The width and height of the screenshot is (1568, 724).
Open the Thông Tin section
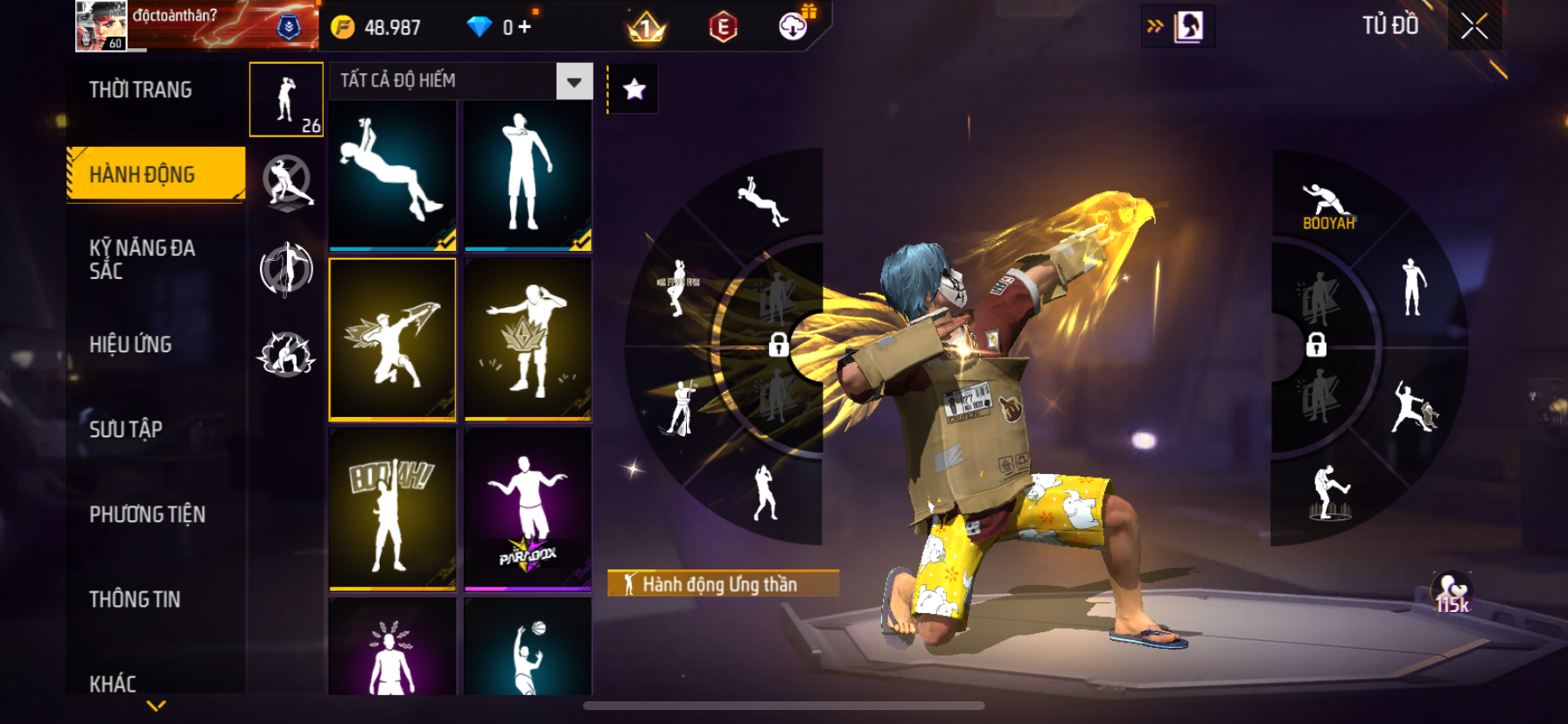[135, 599]
